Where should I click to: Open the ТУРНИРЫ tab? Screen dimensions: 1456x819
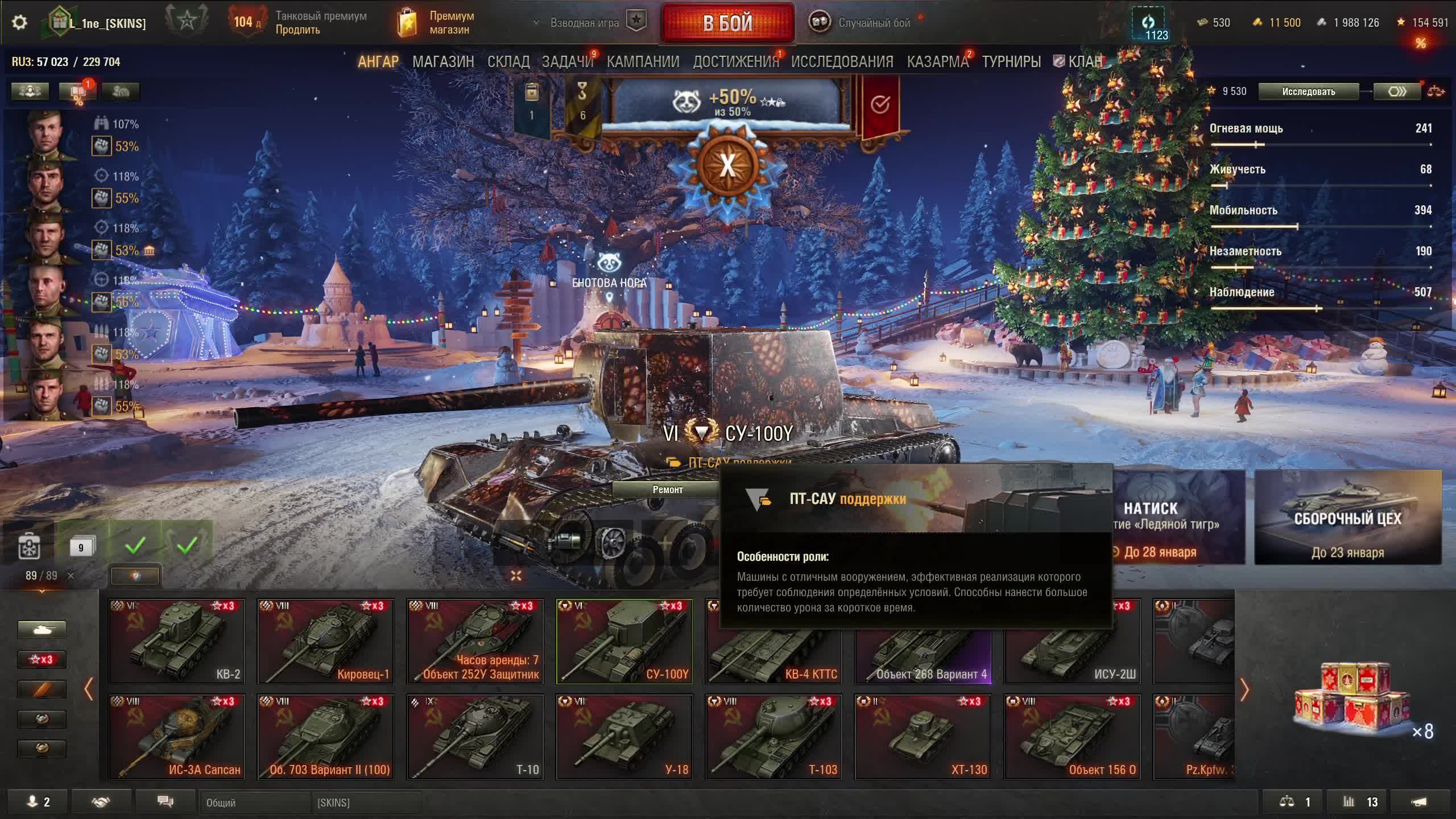pos(1011,61)
